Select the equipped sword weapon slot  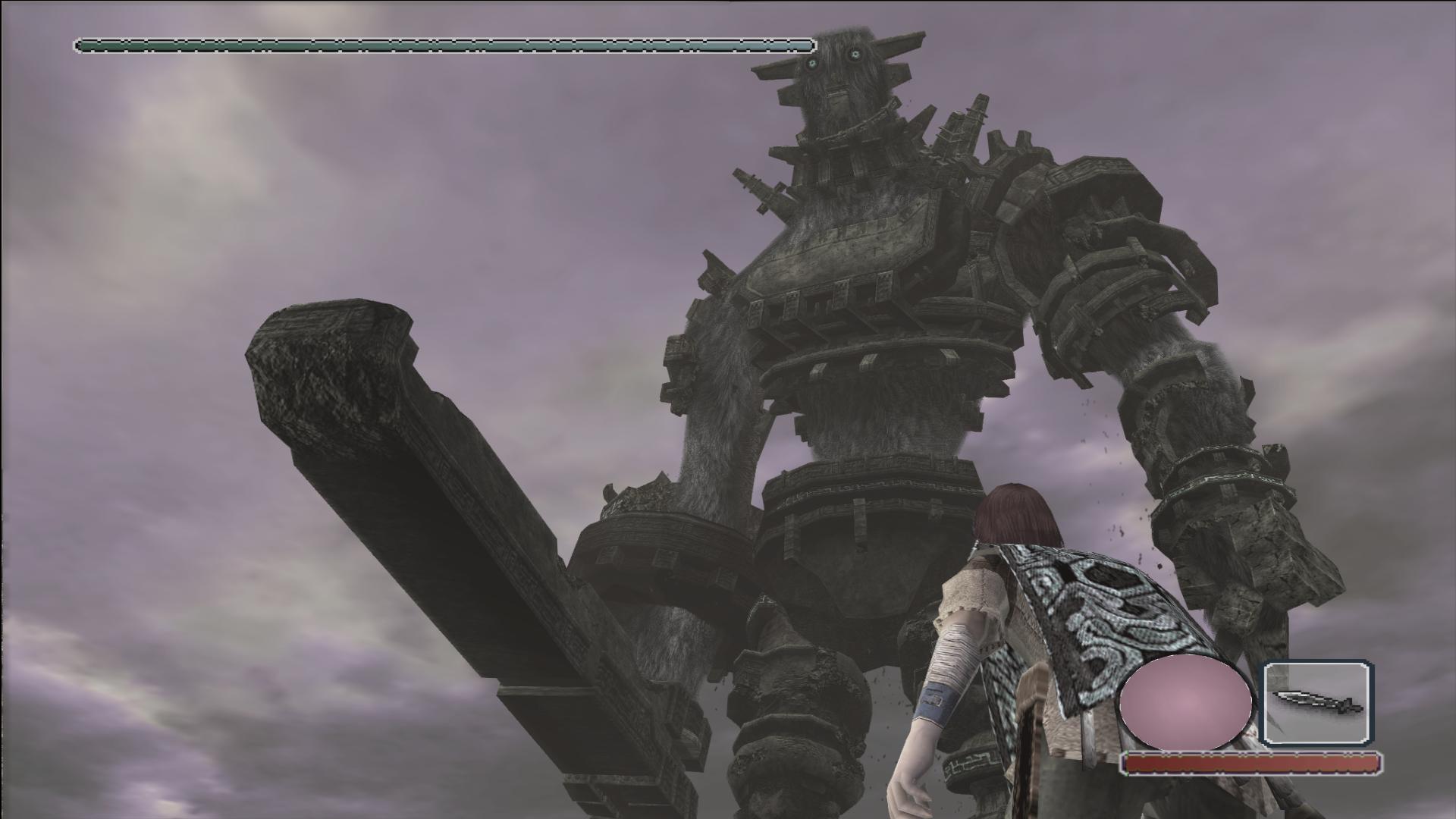click(x=1316, y=702)
